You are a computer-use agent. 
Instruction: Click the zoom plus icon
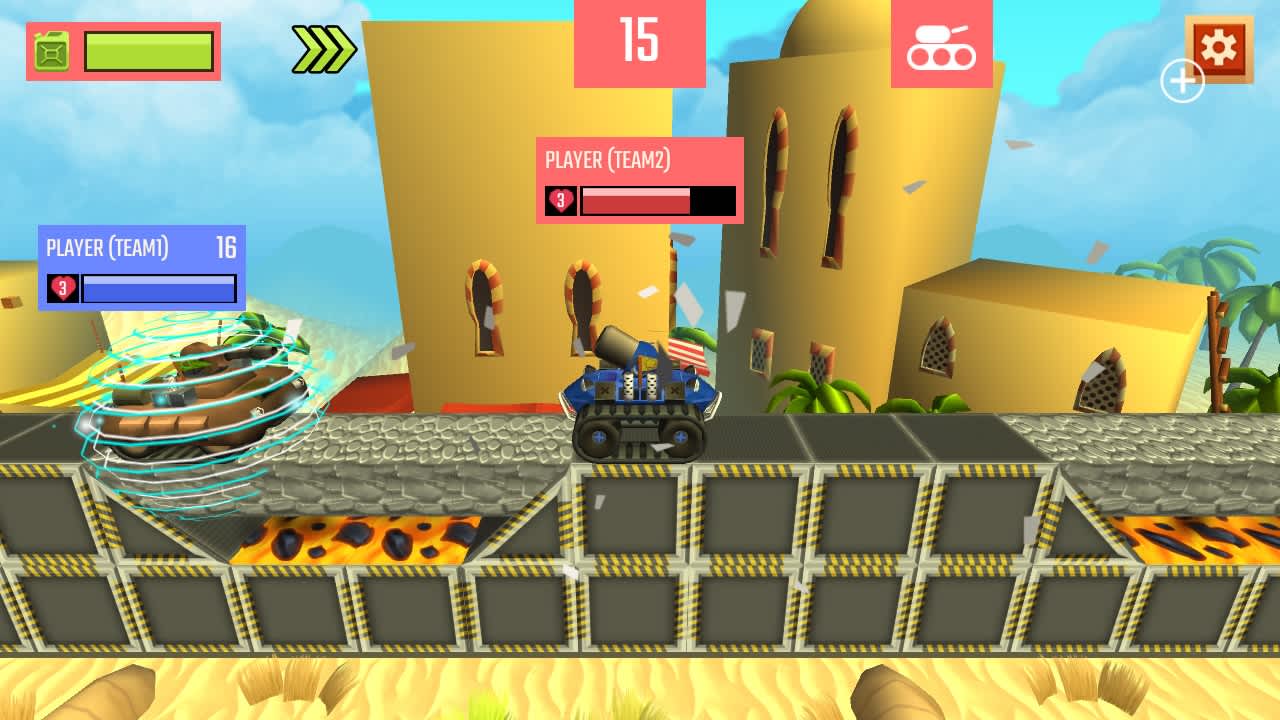pos(1181,79)
